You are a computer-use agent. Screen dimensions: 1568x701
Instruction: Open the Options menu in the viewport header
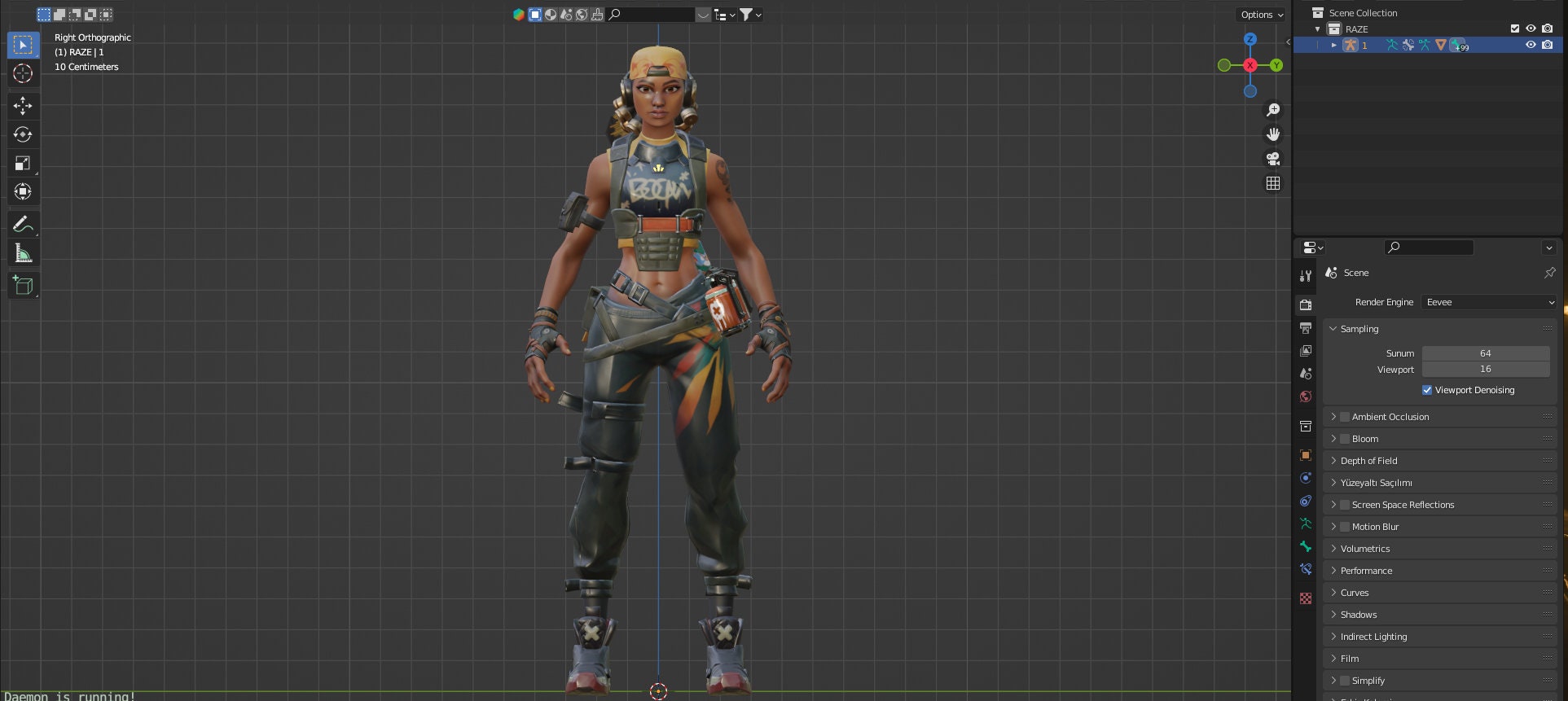click(1259, 15)
